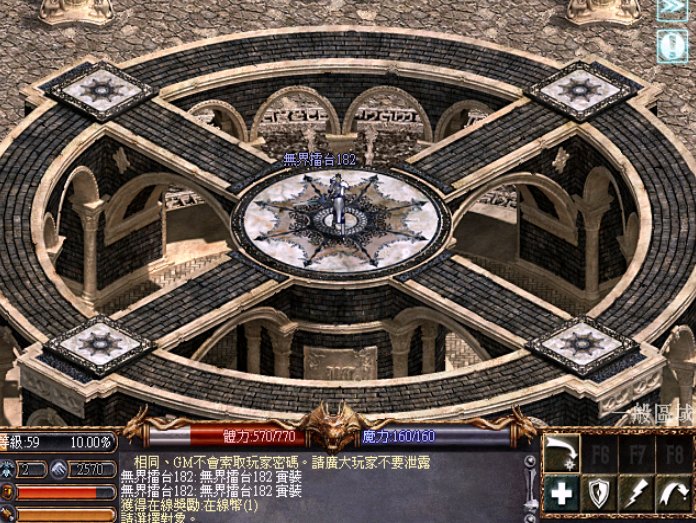Activate the lightning bolt skill
This screenshot has height=523, width=696.
click(636, 492)
